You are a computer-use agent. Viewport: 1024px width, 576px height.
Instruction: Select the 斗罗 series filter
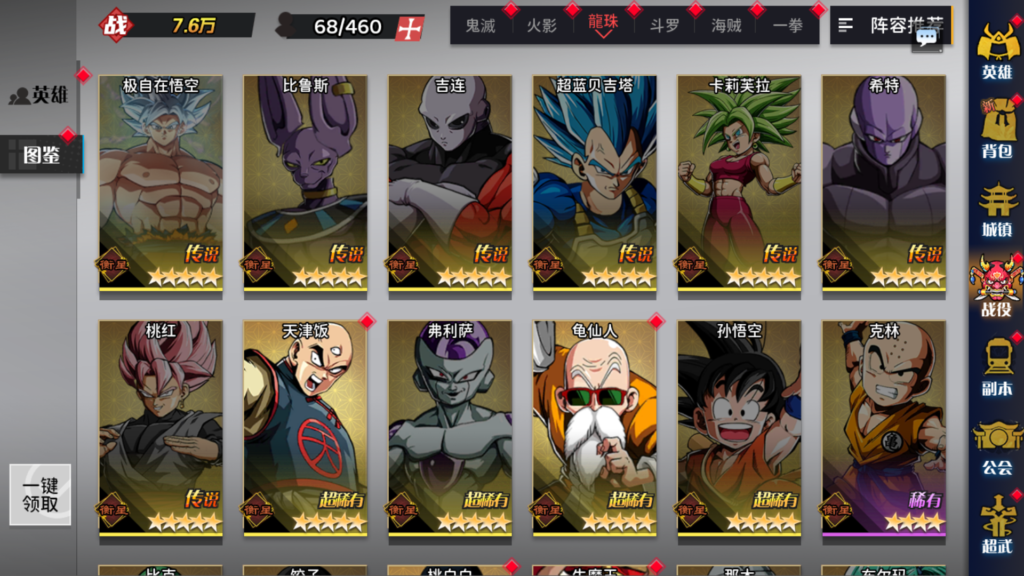pos(665,26)
